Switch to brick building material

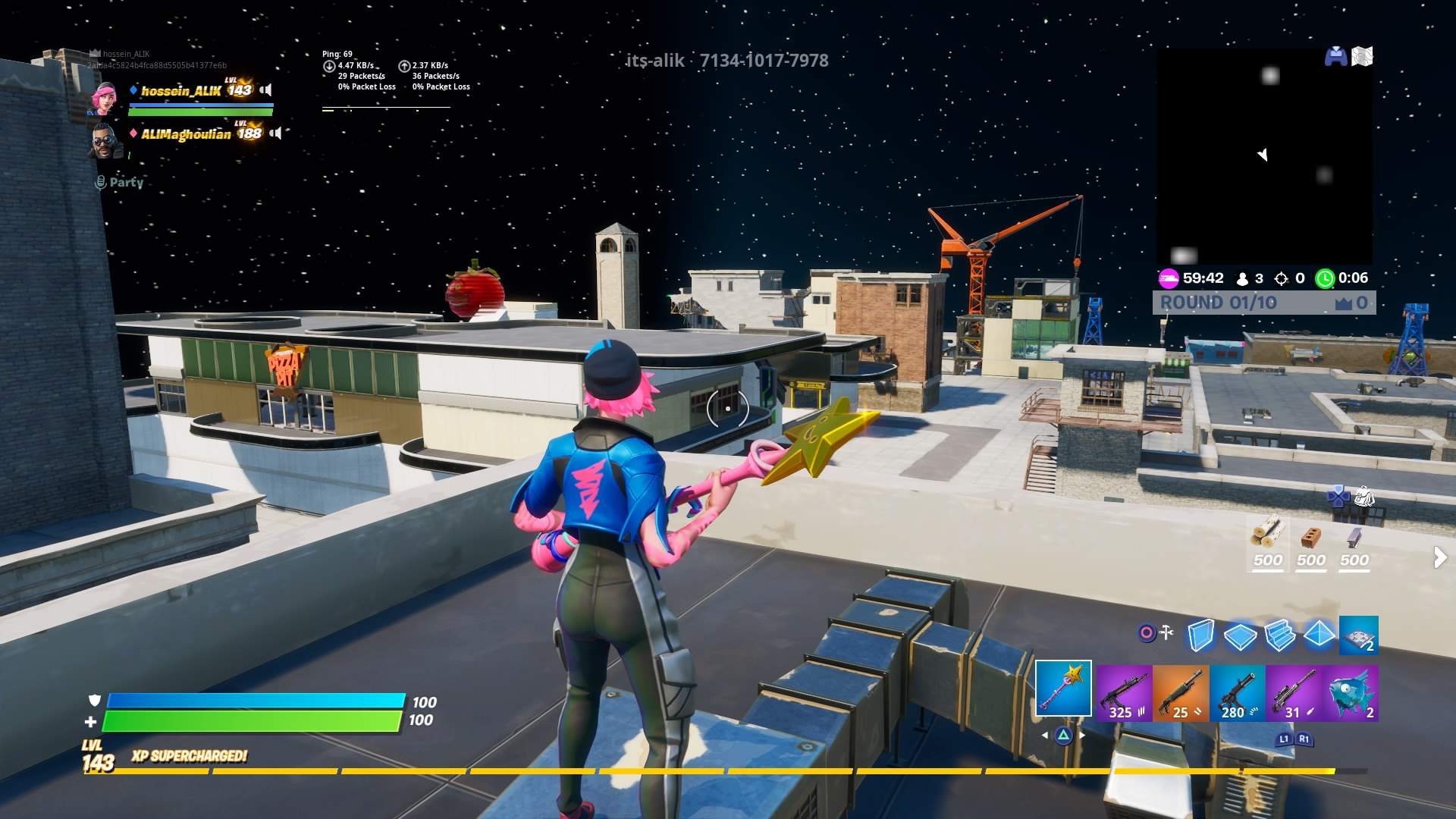(x=1310, y=541)
